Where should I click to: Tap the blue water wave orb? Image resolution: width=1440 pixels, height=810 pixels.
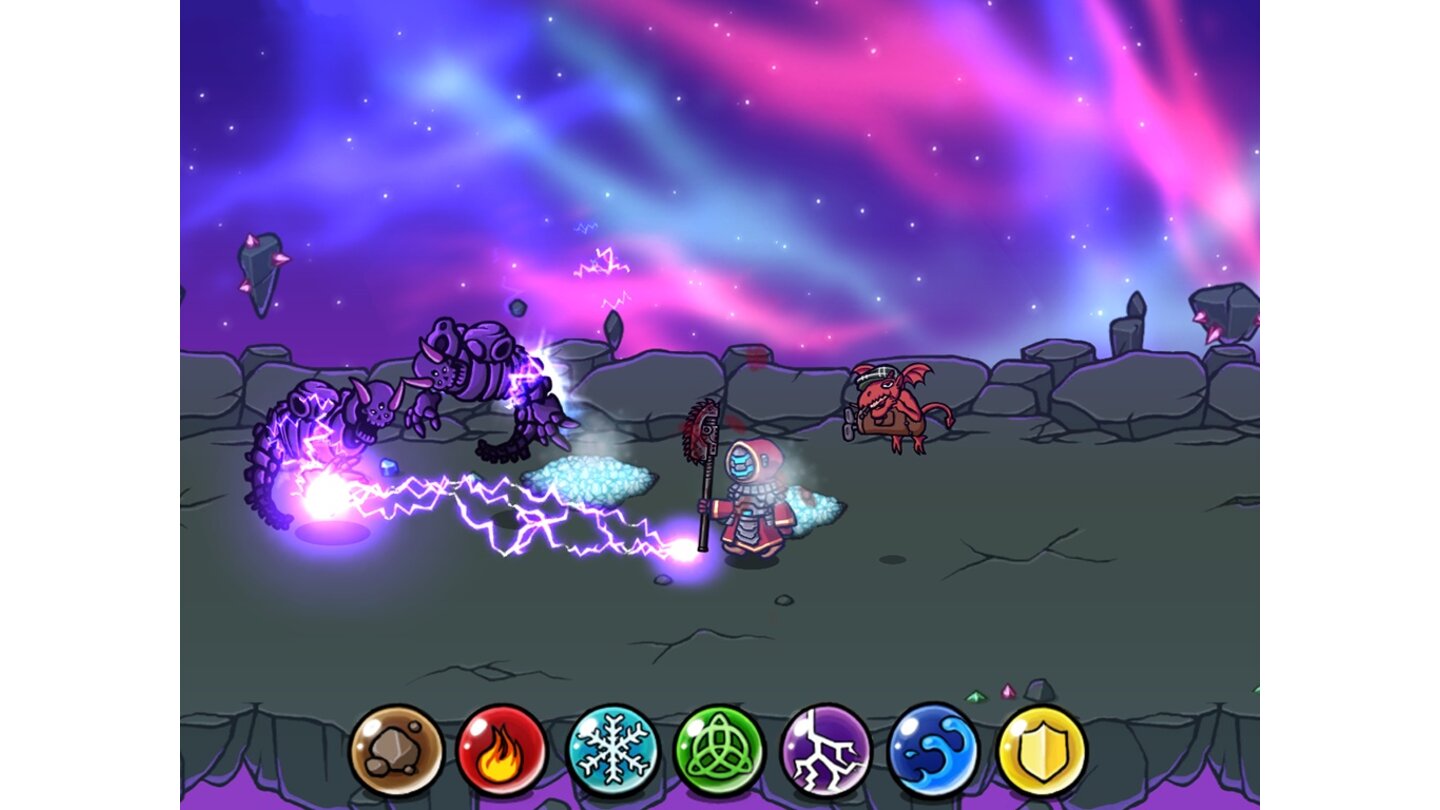933,750
